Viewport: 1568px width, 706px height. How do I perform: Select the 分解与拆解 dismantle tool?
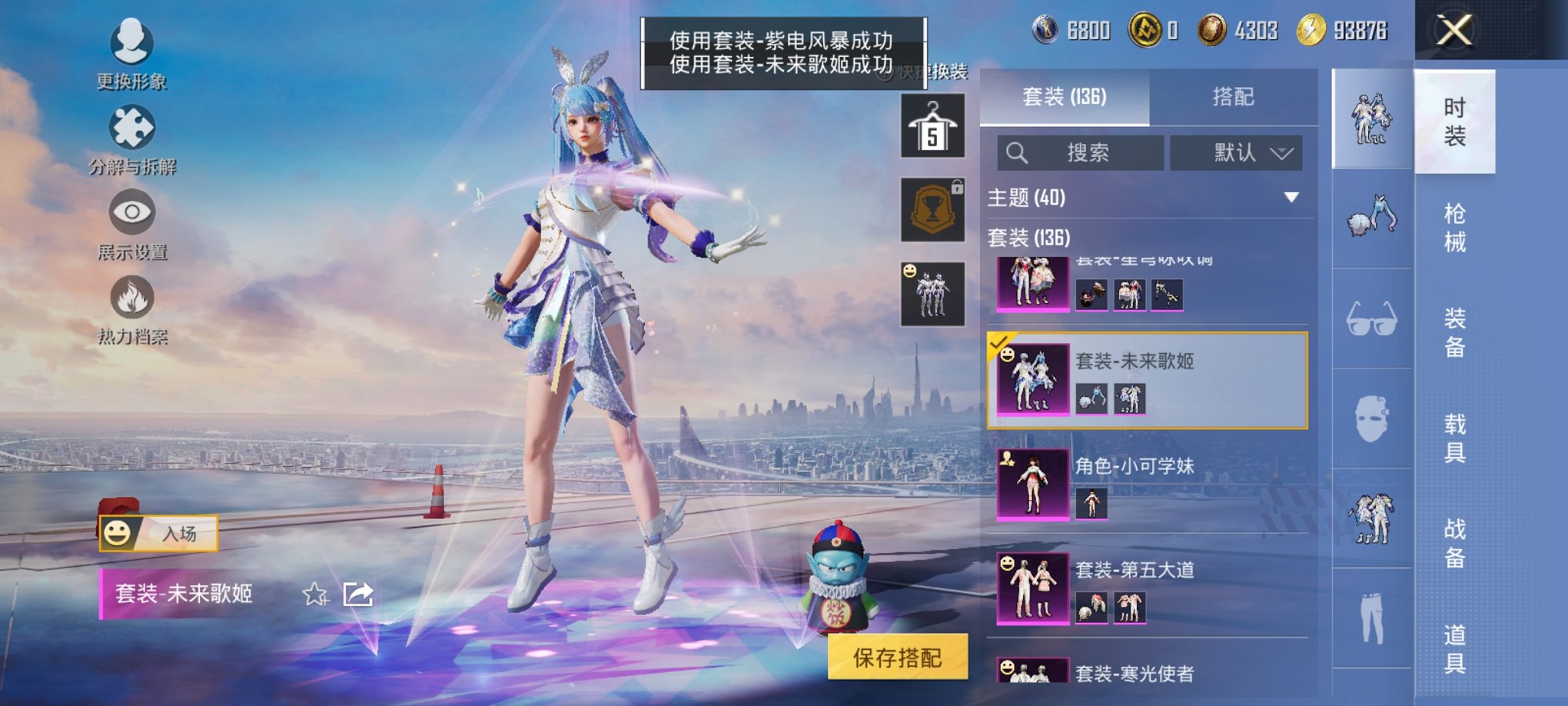pos(131,138)
